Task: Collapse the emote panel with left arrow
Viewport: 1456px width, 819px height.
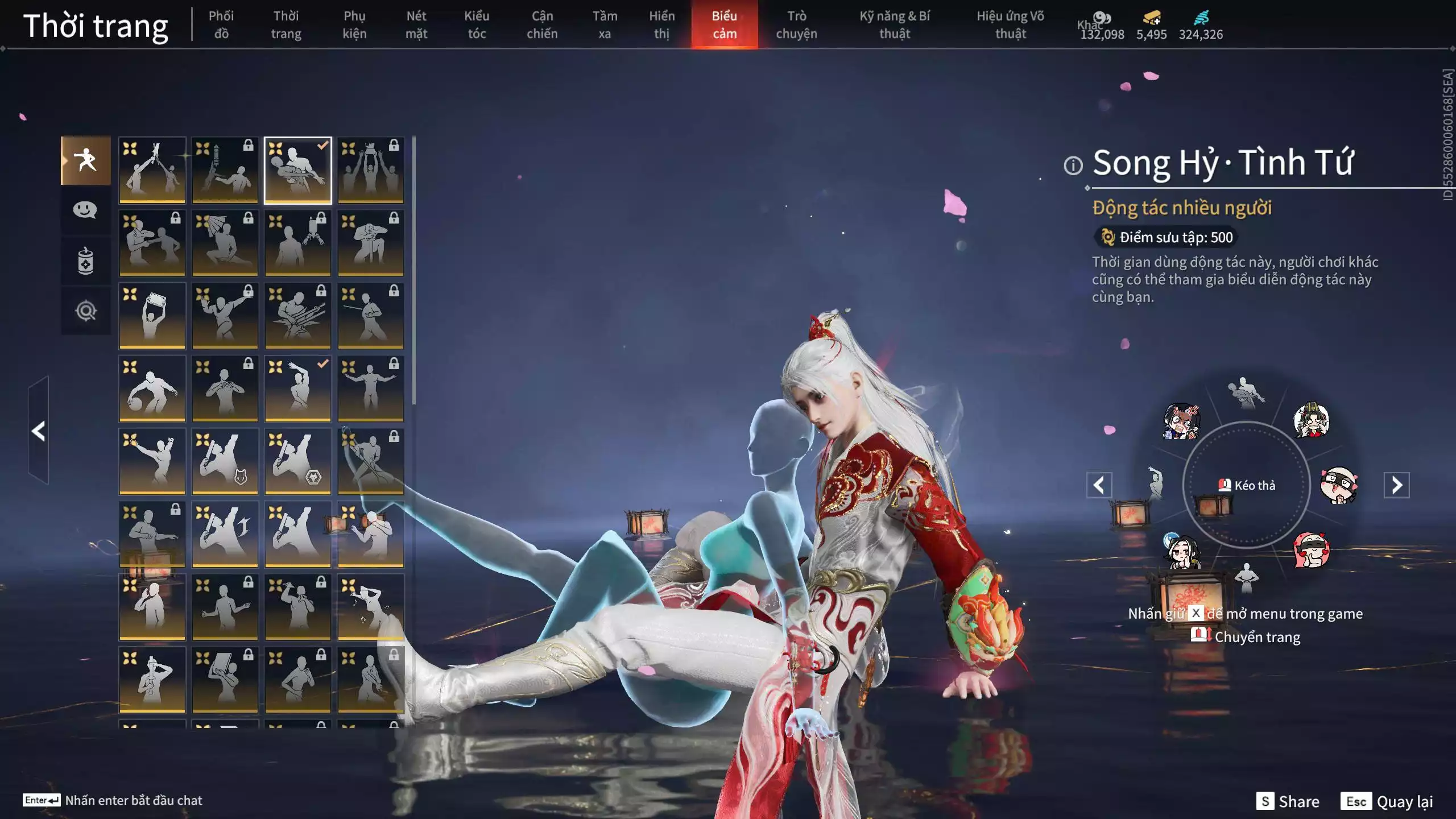Action: pos(39,431)
